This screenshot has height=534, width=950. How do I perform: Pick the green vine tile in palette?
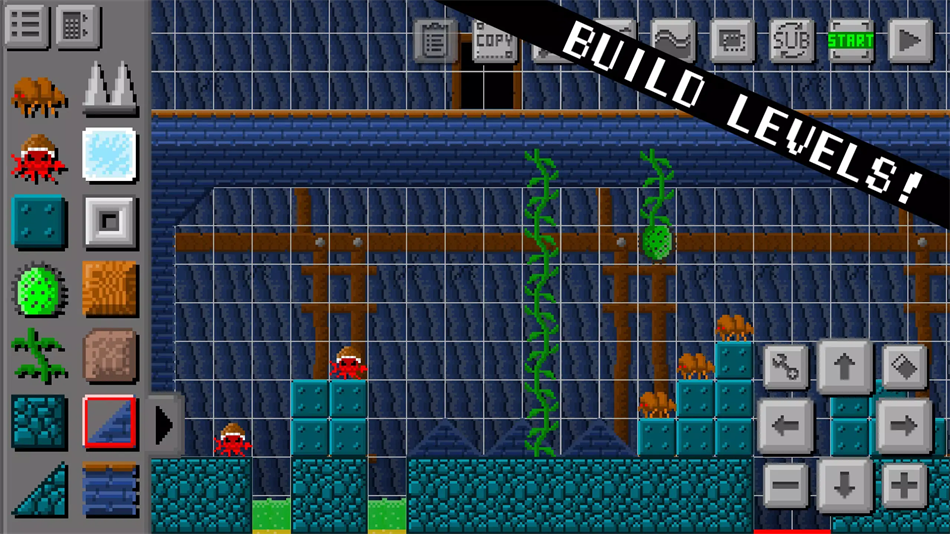pyautogui.click(x=39, y=355)
